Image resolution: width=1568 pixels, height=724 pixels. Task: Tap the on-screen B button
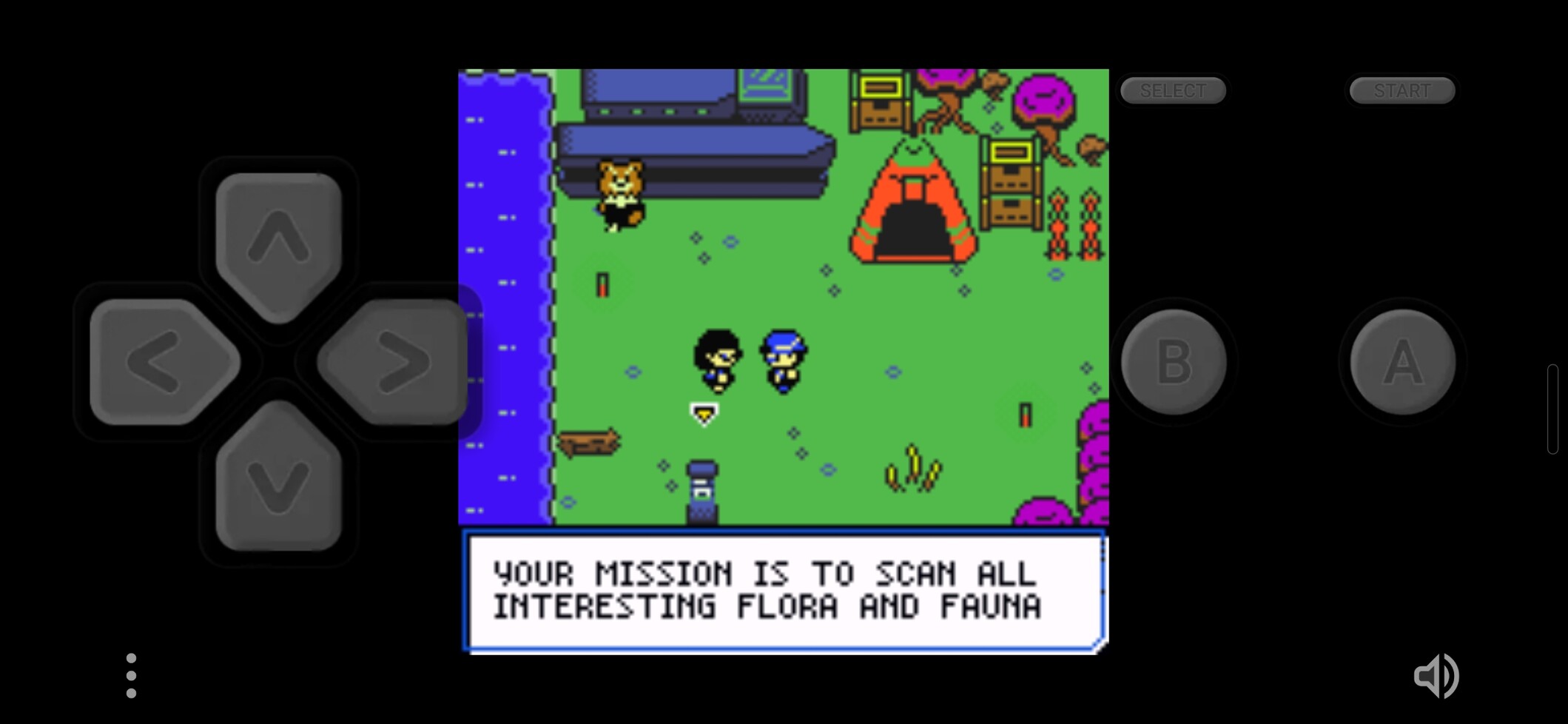[x=1174, y=362]
